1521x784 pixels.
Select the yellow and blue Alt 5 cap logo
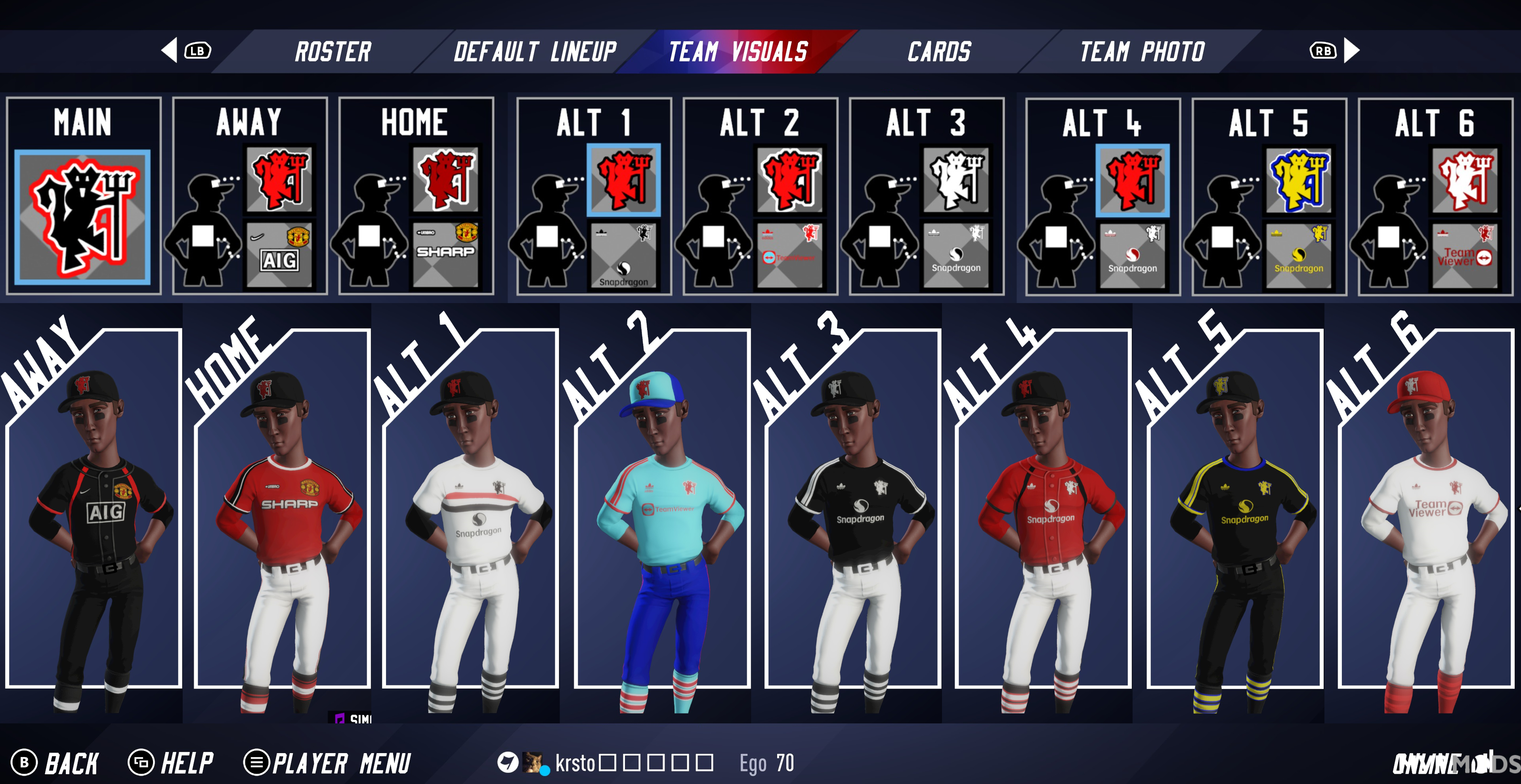[1299, 180]
